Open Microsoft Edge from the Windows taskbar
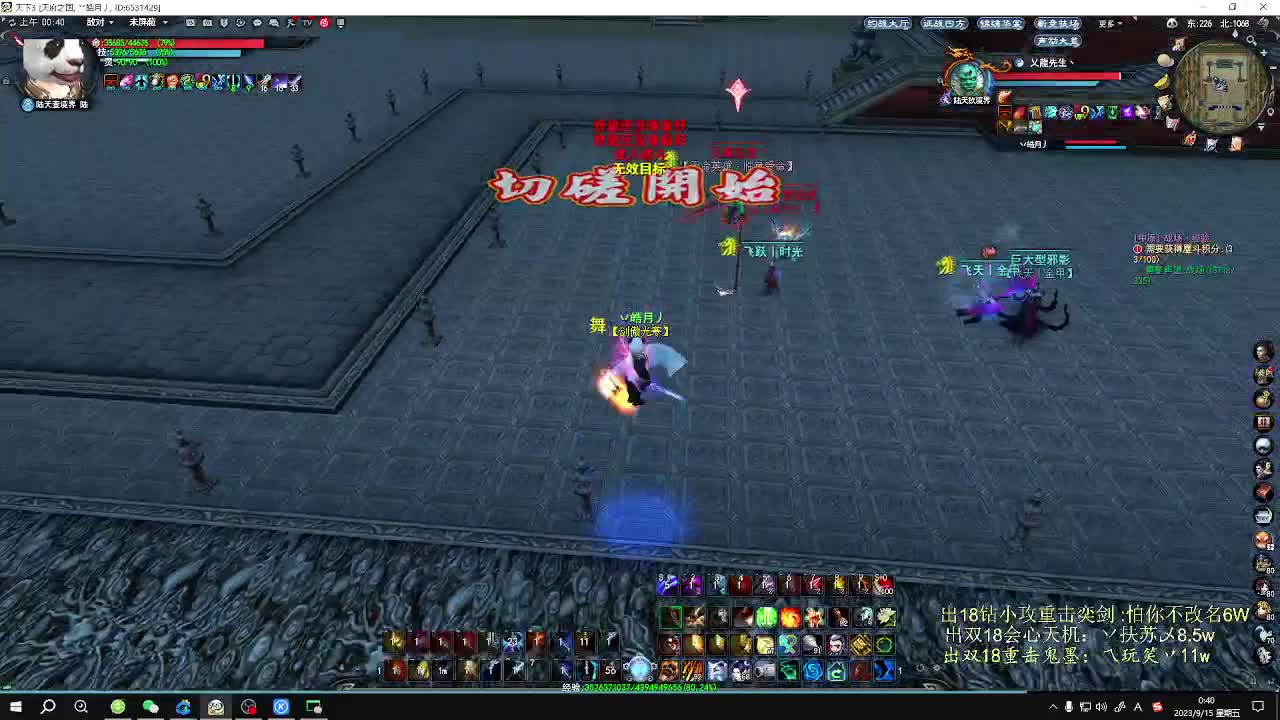The width and height of the screenshot is (1280, 720). 183,709
